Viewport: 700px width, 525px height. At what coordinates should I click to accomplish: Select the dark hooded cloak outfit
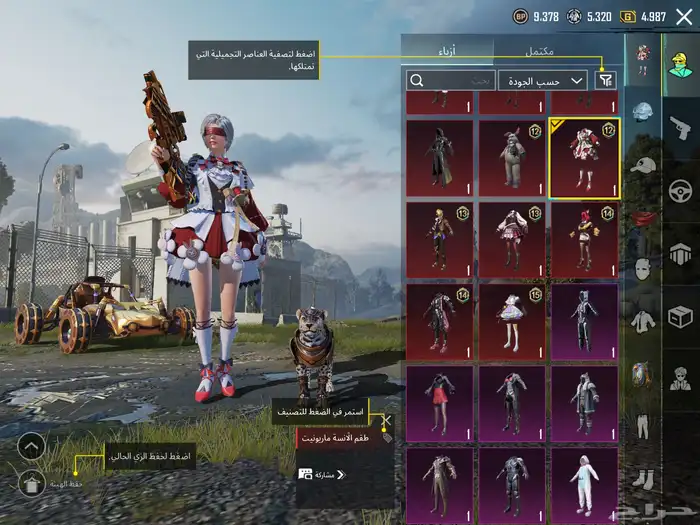tap(440, 158)
